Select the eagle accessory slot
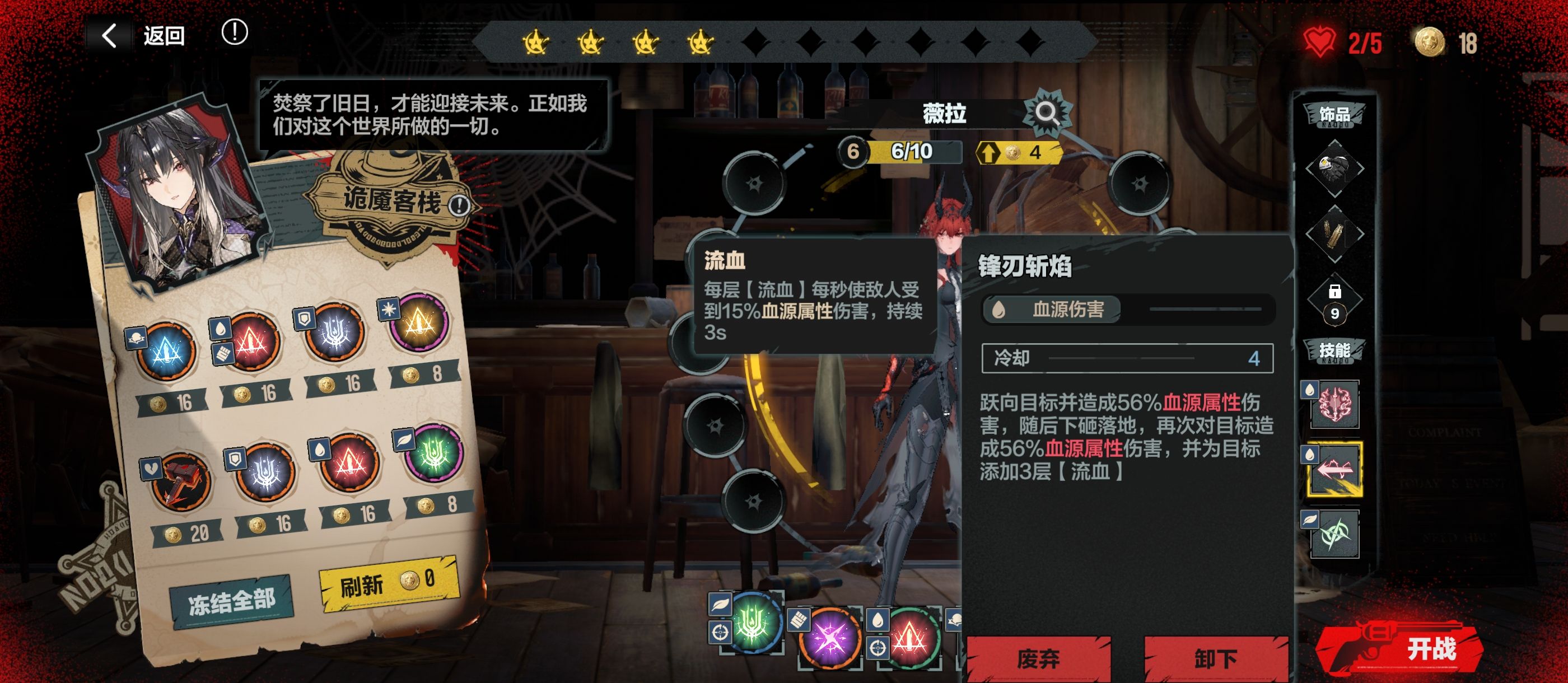 point(1334,168)
